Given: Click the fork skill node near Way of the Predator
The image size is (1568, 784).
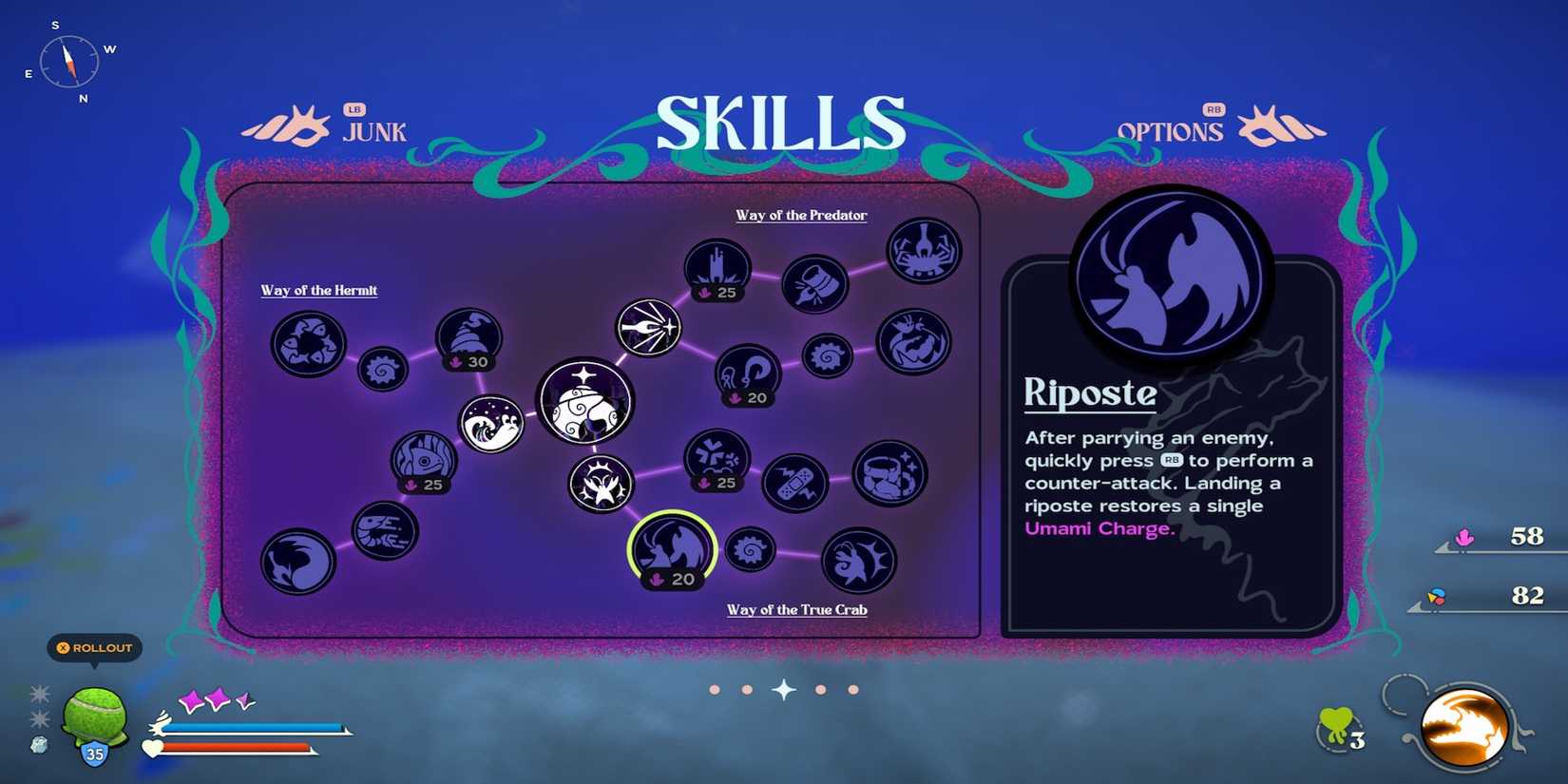Looking at the screenshot, I should [x=648, y=327].
